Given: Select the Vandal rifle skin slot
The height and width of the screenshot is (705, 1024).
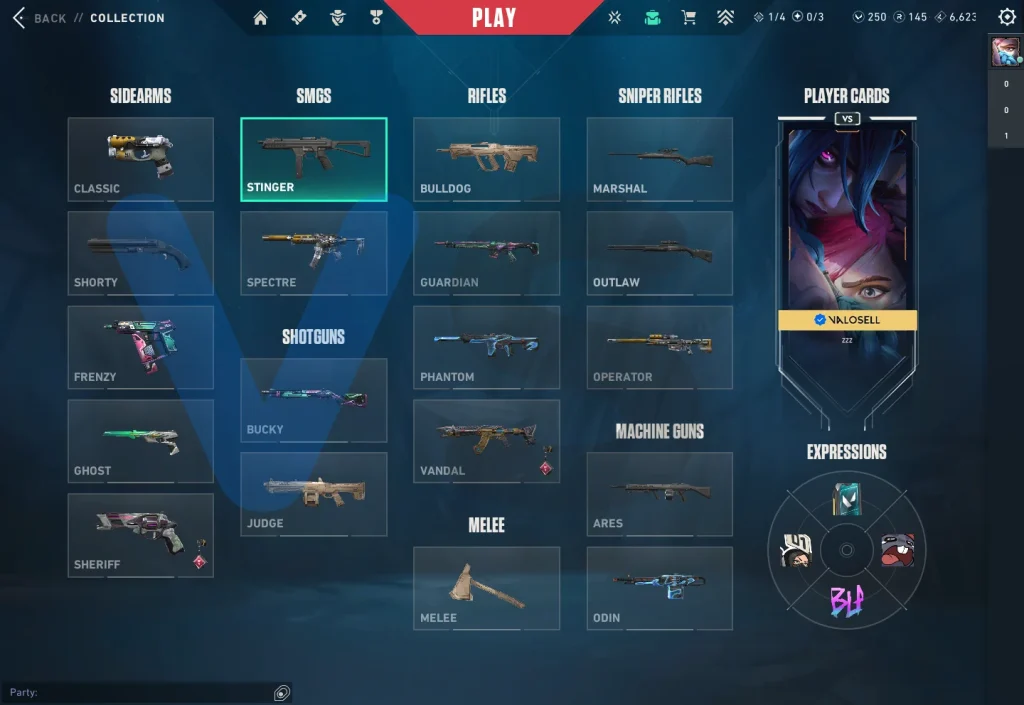Looking at the screenshot, I should click(x=486, y=442).
